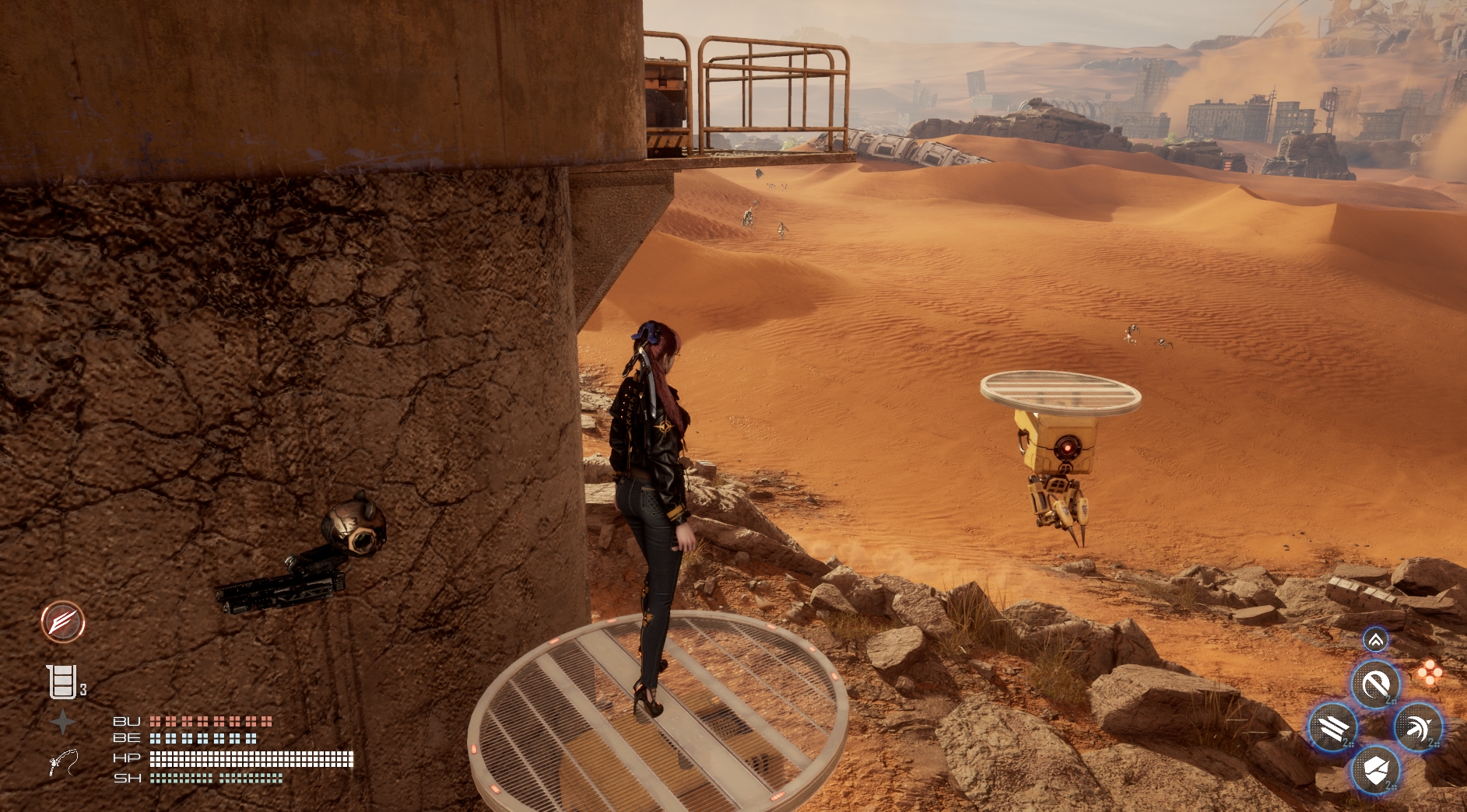Click the glowing four-dot orange indicator
1467x812 pixels.
[1430, 673]
